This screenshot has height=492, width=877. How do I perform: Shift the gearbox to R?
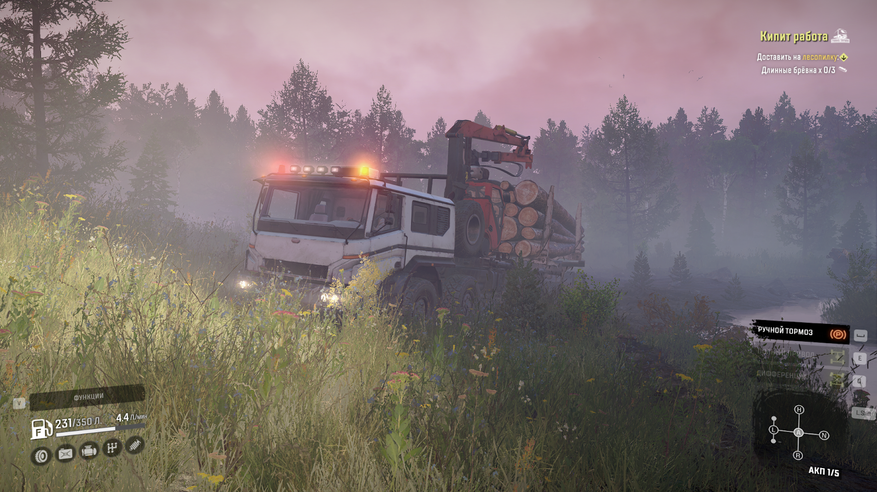pos(798,456)
